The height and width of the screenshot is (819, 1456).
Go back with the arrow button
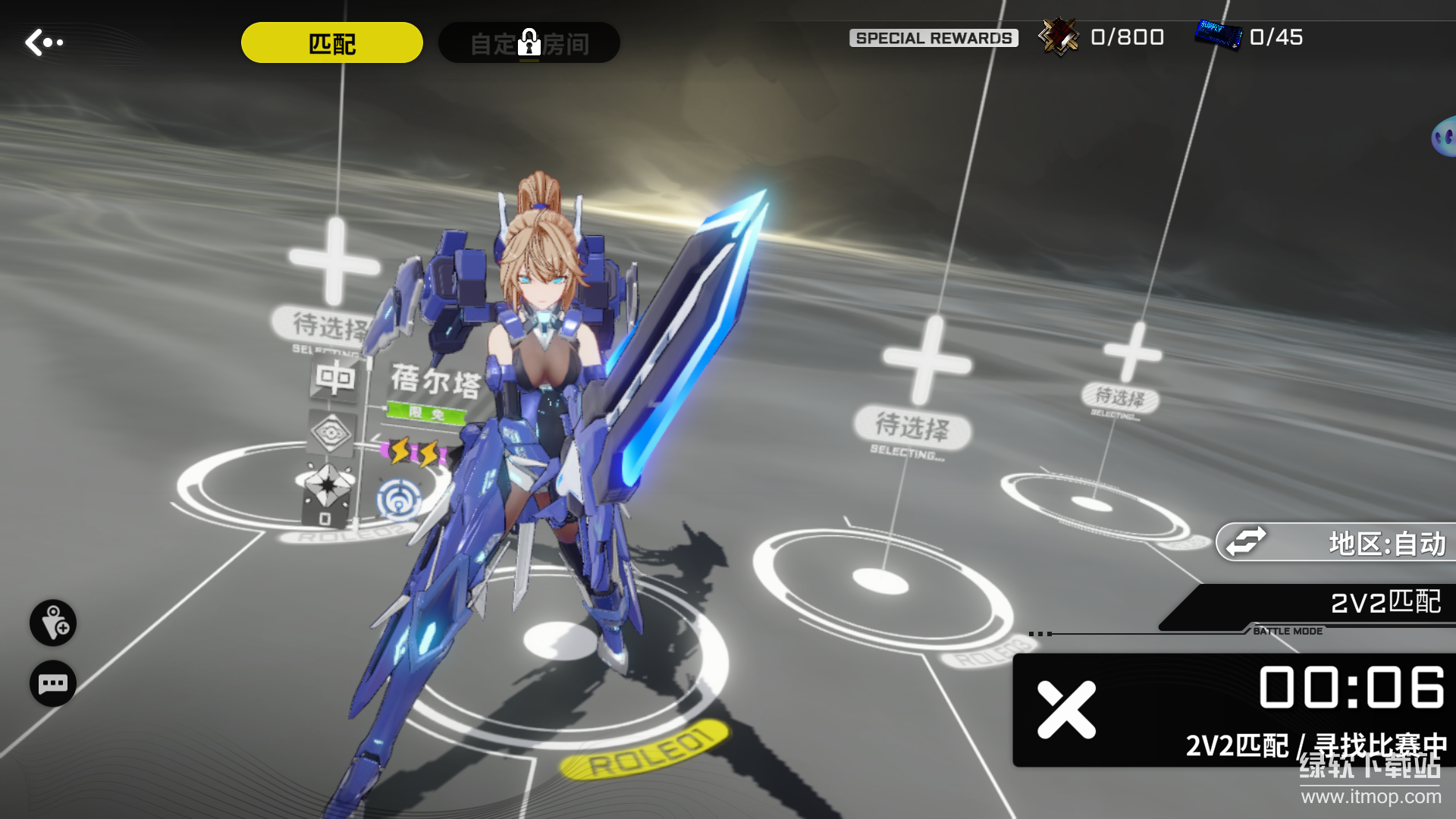pyautogui.click(x=43, y=42)
